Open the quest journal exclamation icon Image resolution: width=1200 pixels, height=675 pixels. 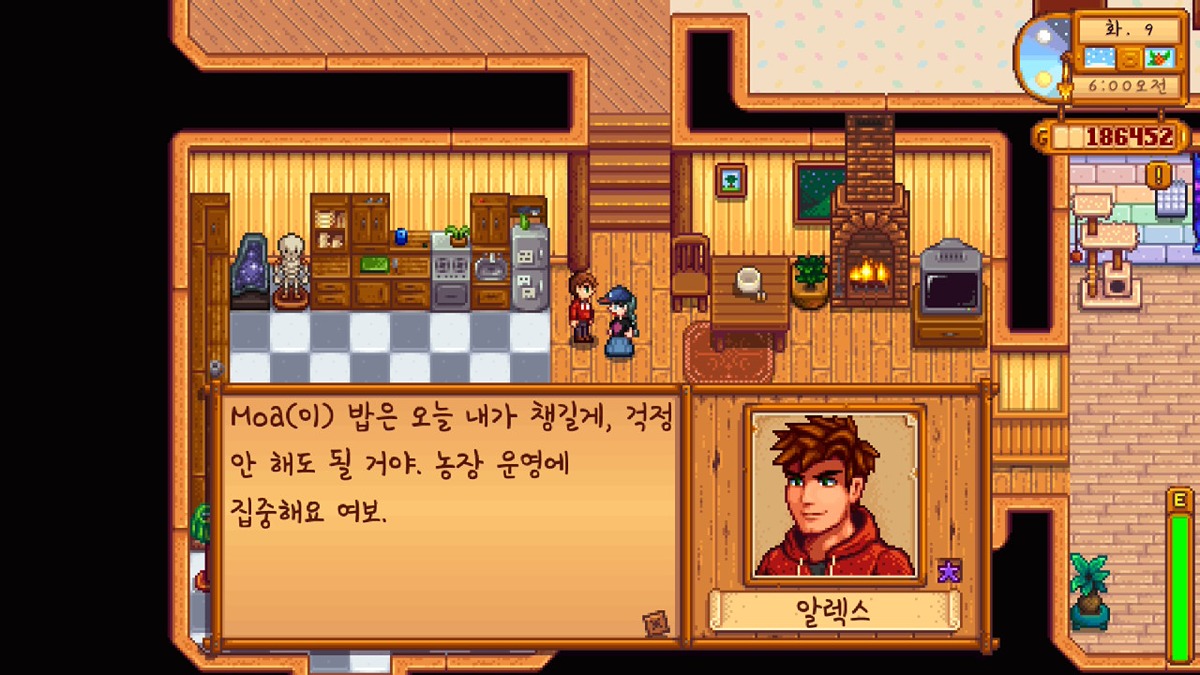coord(1160,174)
